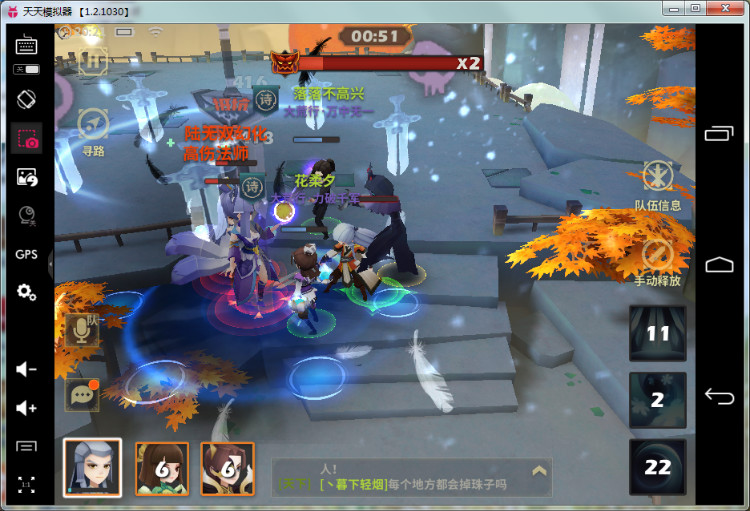The image size is (750, 511).
Task: Select the gray-haired hero portrait
Action: (92, 468)
